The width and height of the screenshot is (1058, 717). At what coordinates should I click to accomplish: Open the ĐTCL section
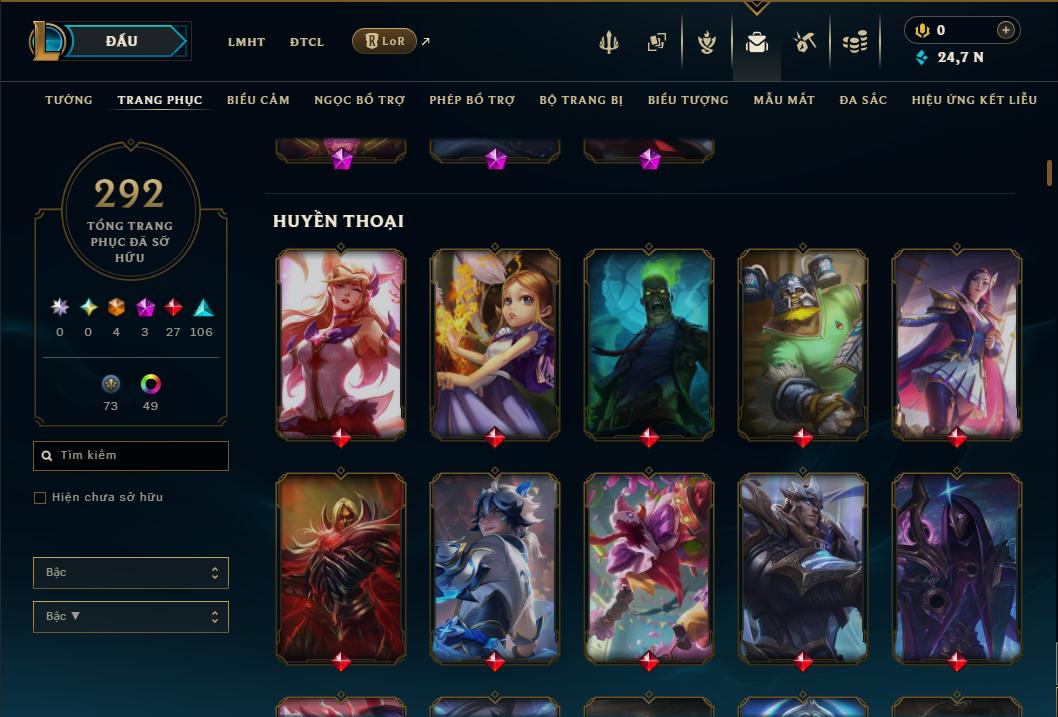pos(307,42)
